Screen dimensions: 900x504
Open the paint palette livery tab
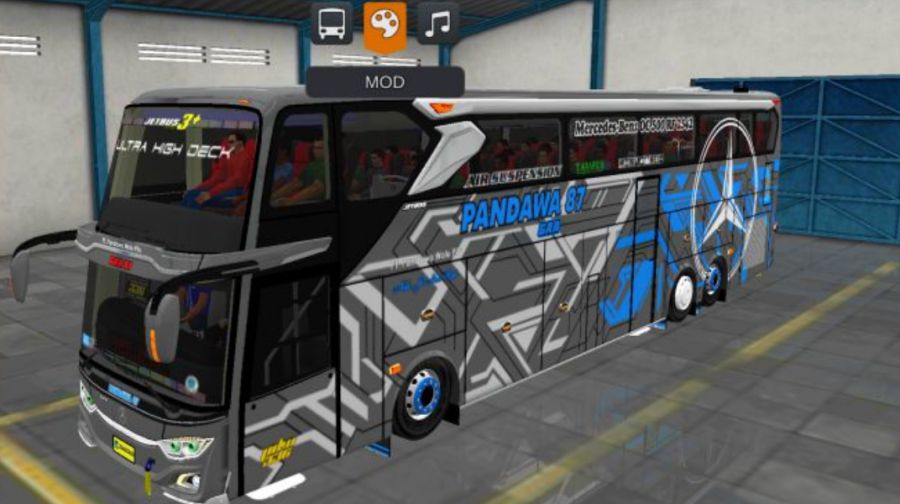point(384,24)
